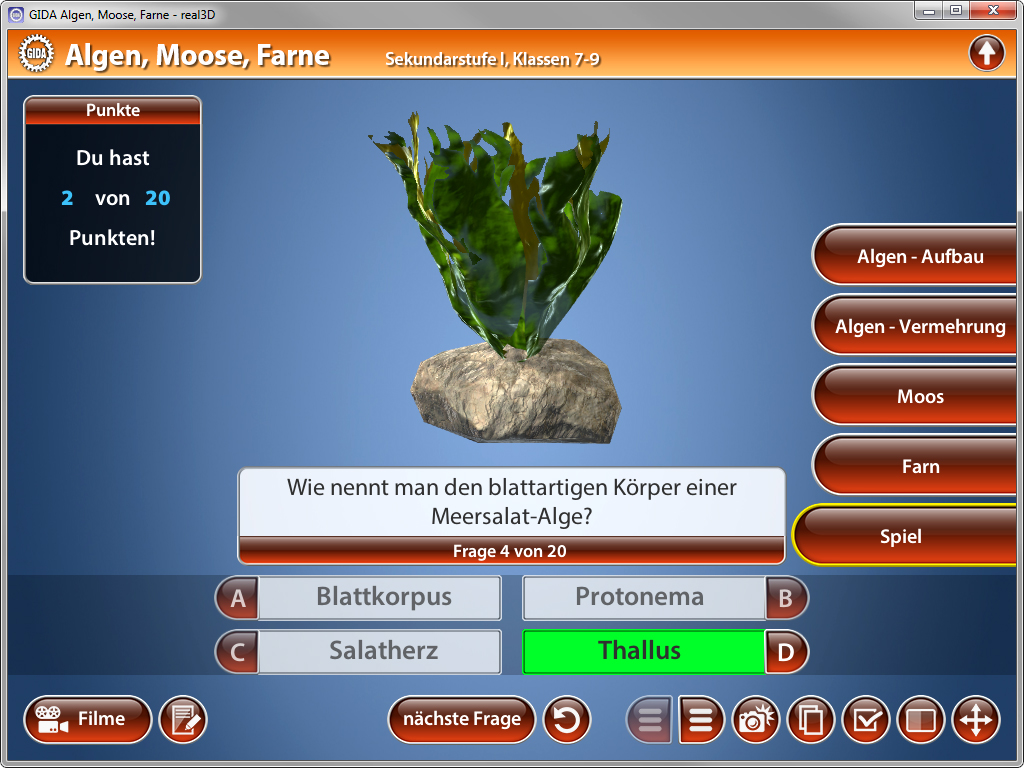
Task: Close the window with the X button
Action: (x=993, y=11)
